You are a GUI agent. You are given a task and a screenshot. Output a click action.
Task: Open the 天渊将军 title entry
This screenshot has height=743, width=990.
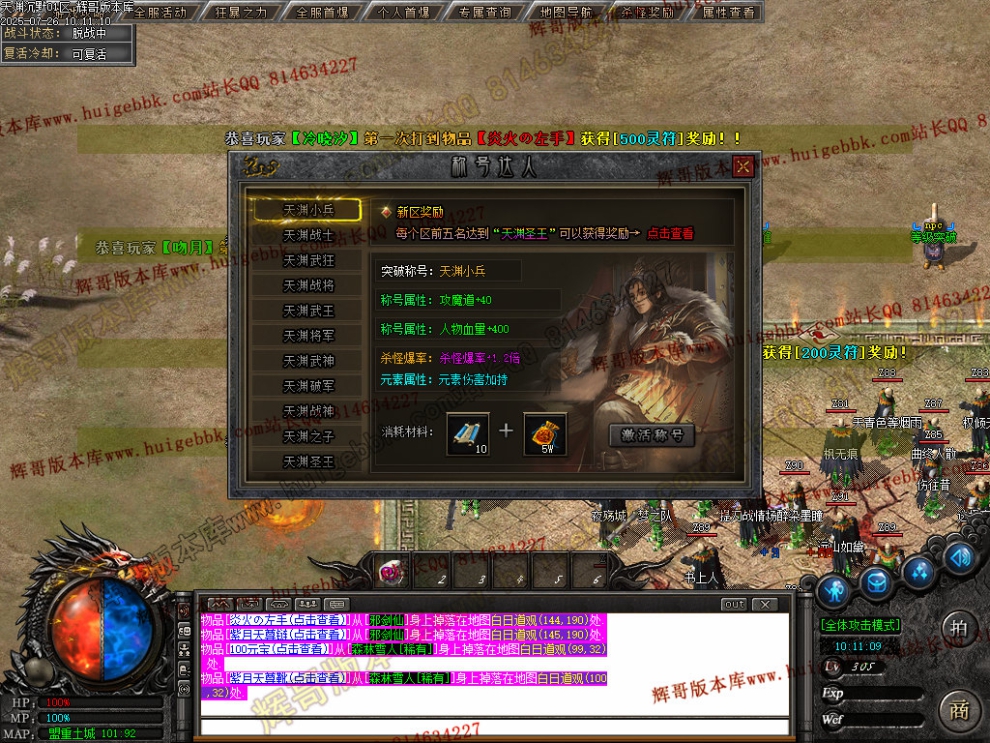pyautogui.click(x=307, y=335)
